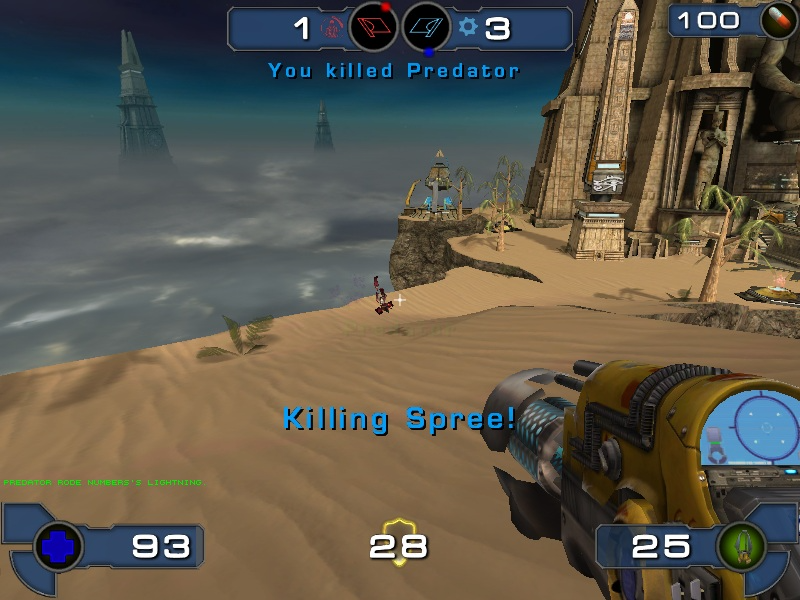Click the blue health cross icon
The image size is (800, 600).
[57, 546]
